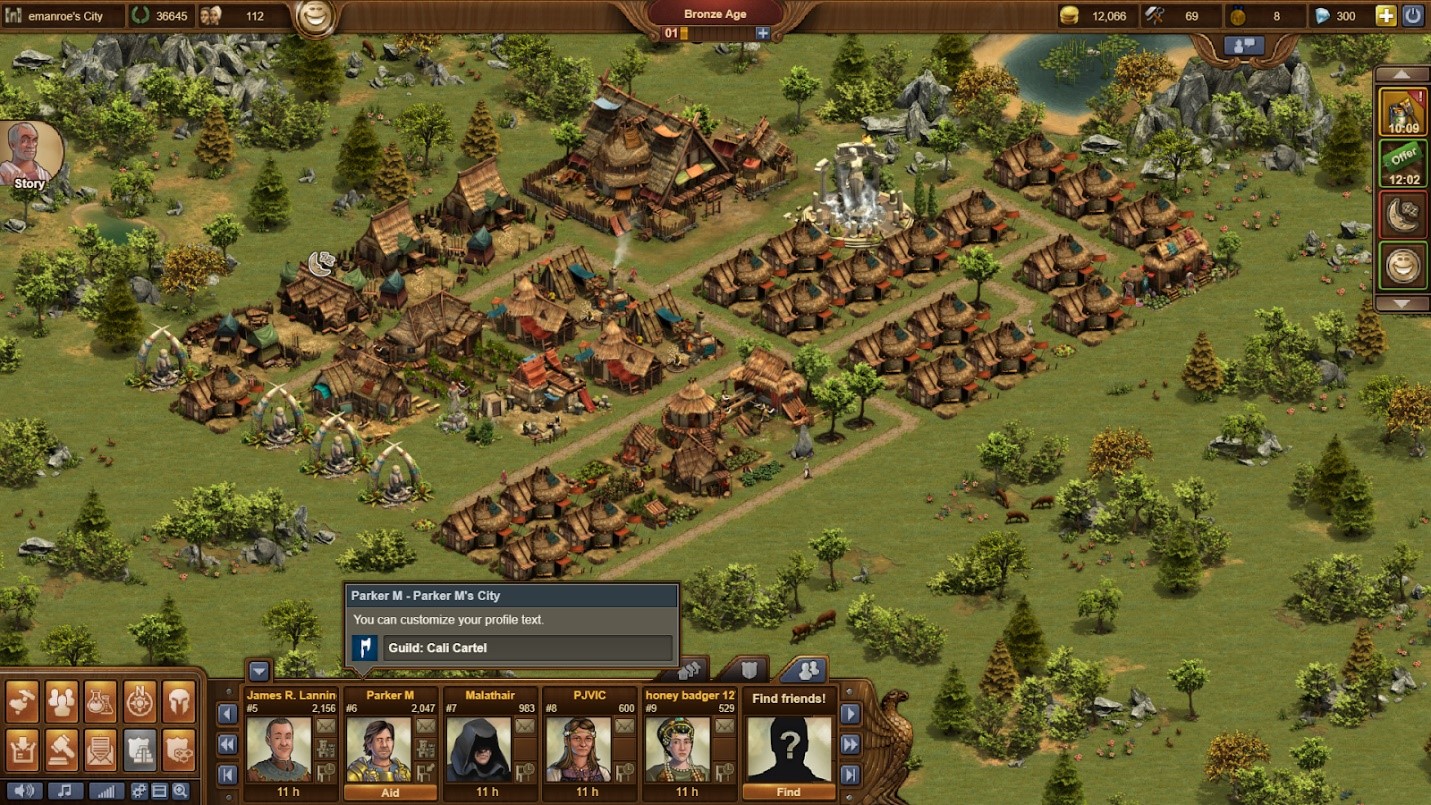Message James R. Lanning via envelope icon

coord(327,726)
